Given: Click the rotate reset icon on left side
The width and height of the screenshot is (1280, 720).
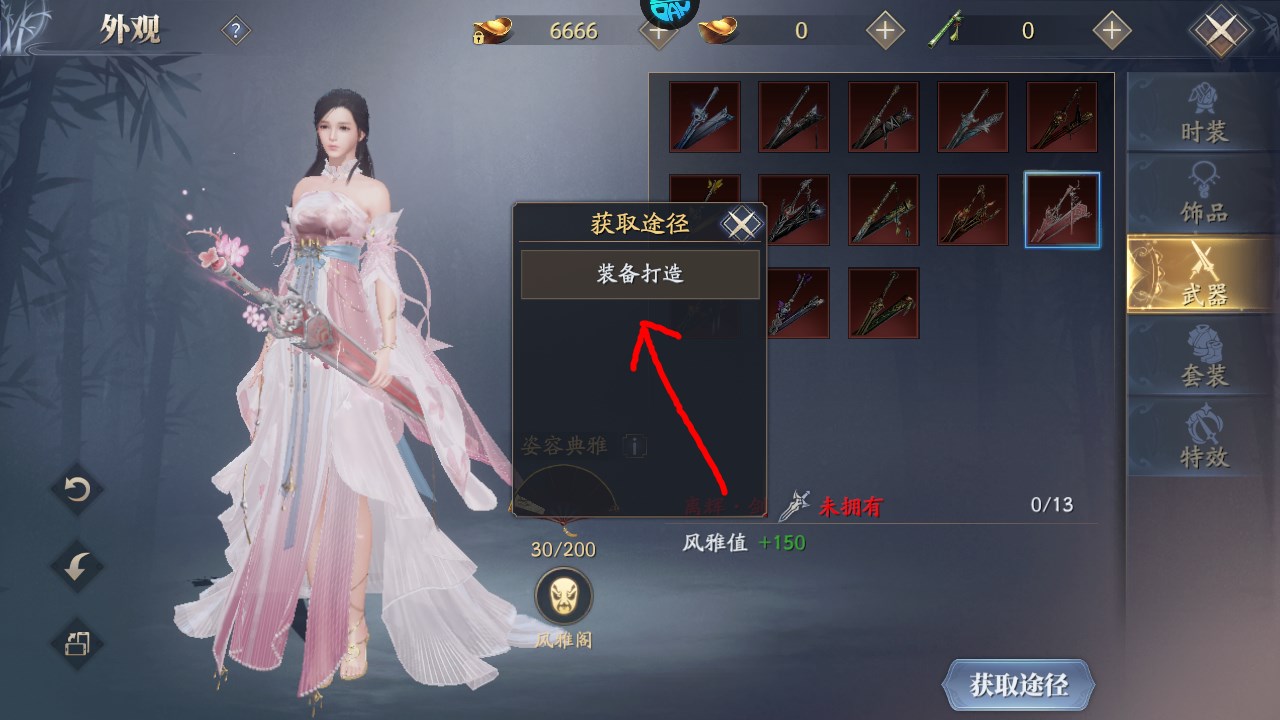Looking at the screenshot, I should [x=75, y=490].
